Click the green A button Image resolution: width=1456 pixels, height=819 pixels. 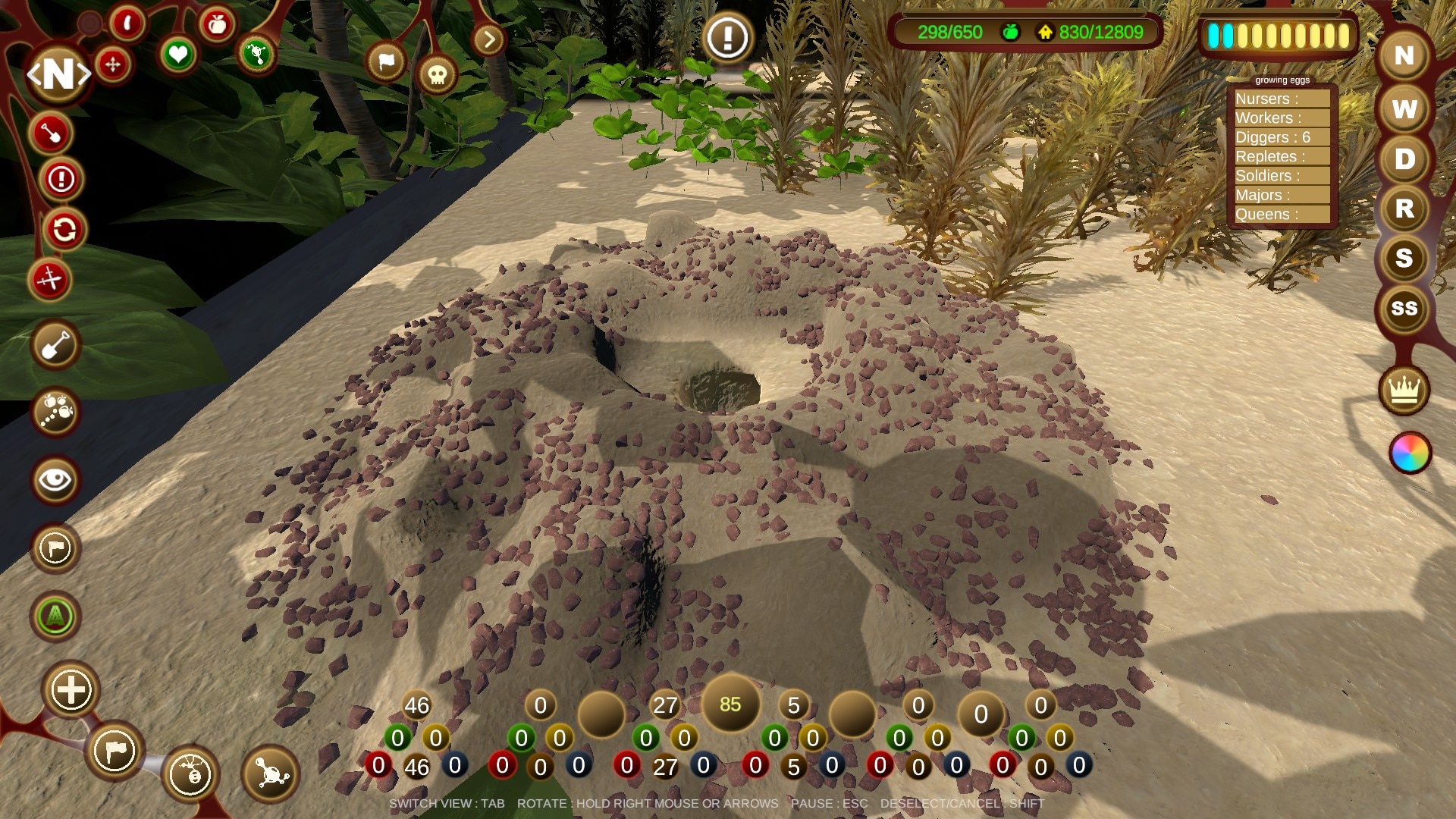[x=55, y=617]
